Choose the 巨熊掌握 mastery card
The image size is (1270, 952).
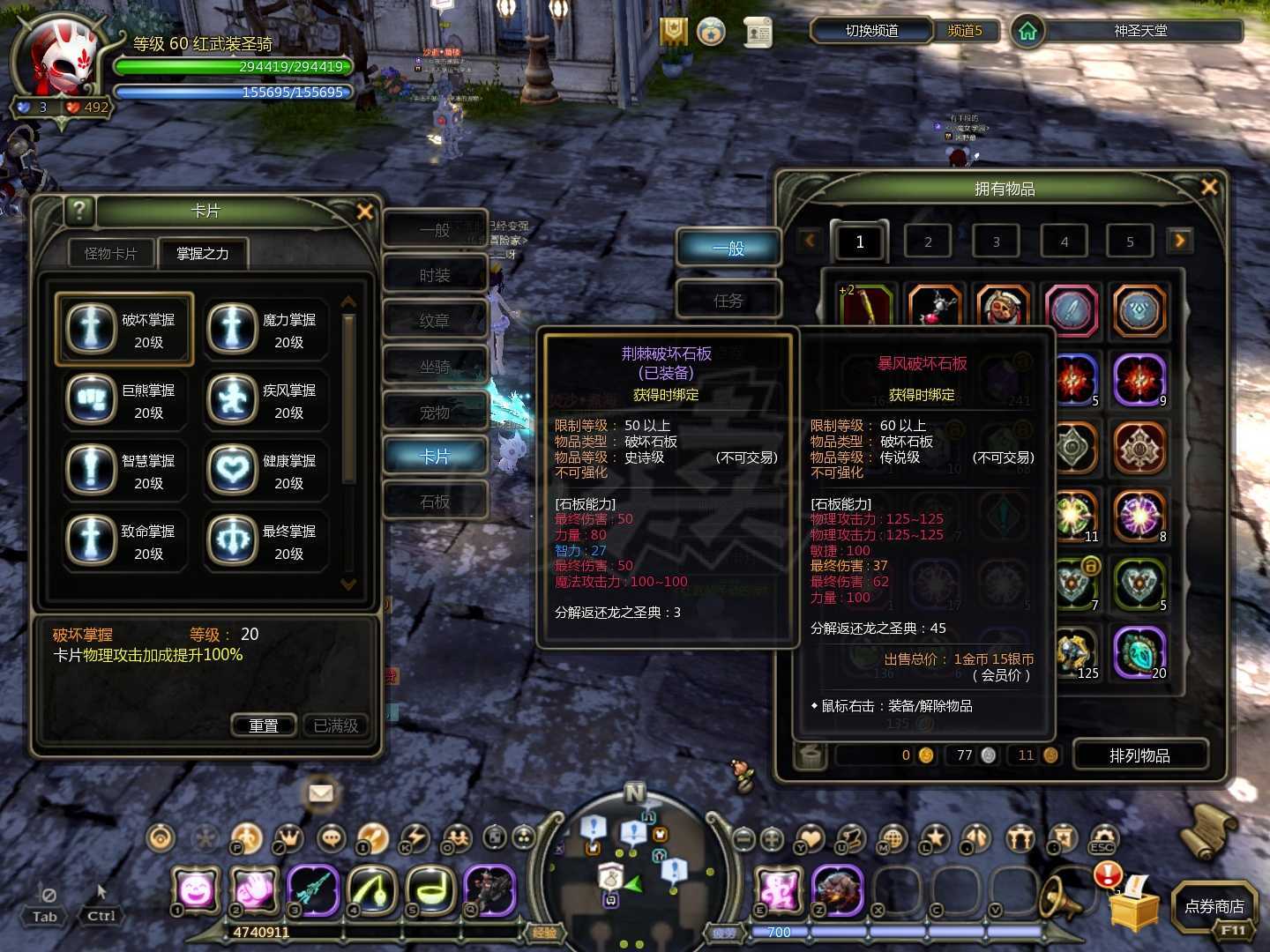click(x=124, y=400)
